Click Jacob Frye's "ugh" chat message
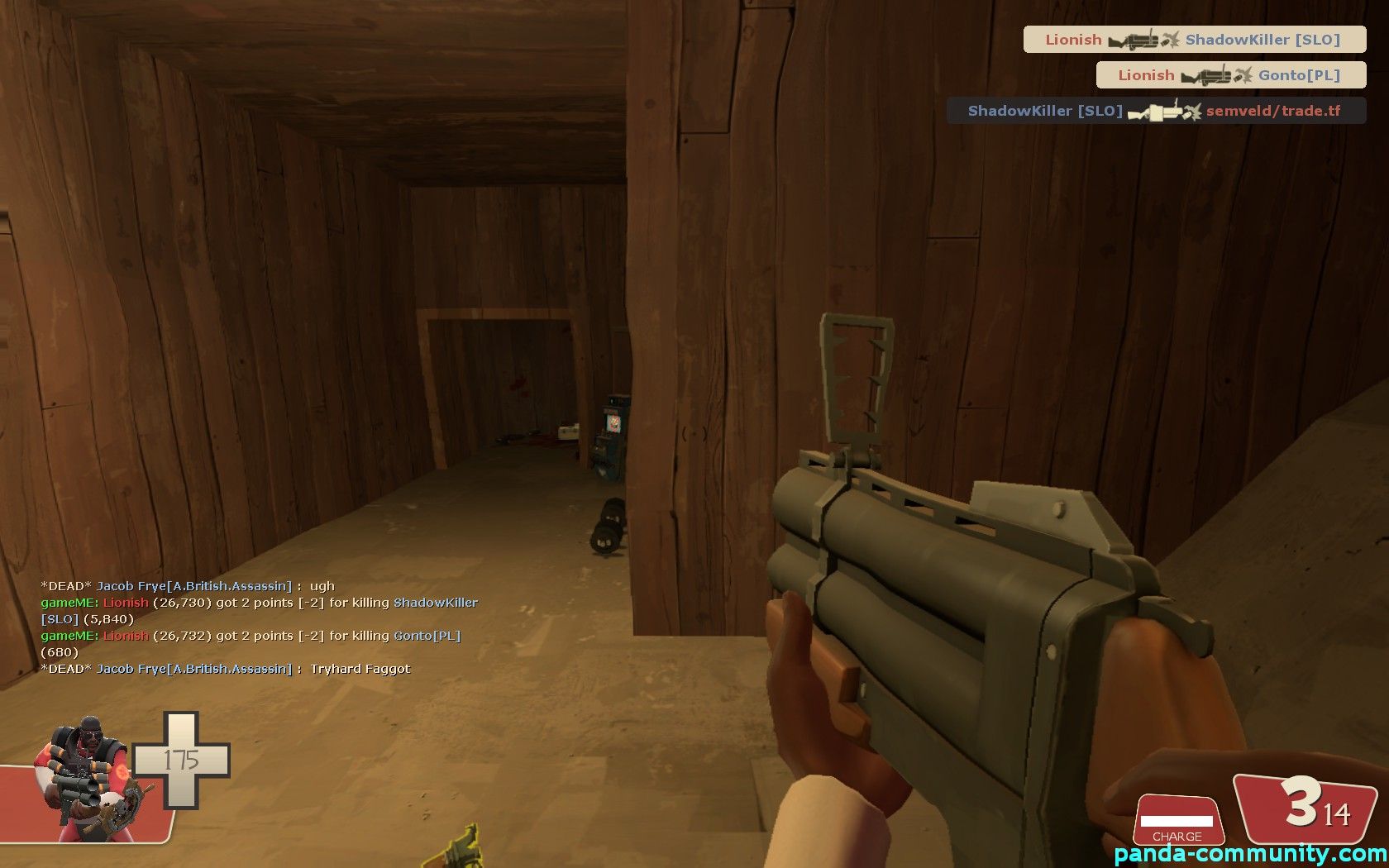Image resolution: width=1389 pixels, height=868 pixels. [188, 586]
